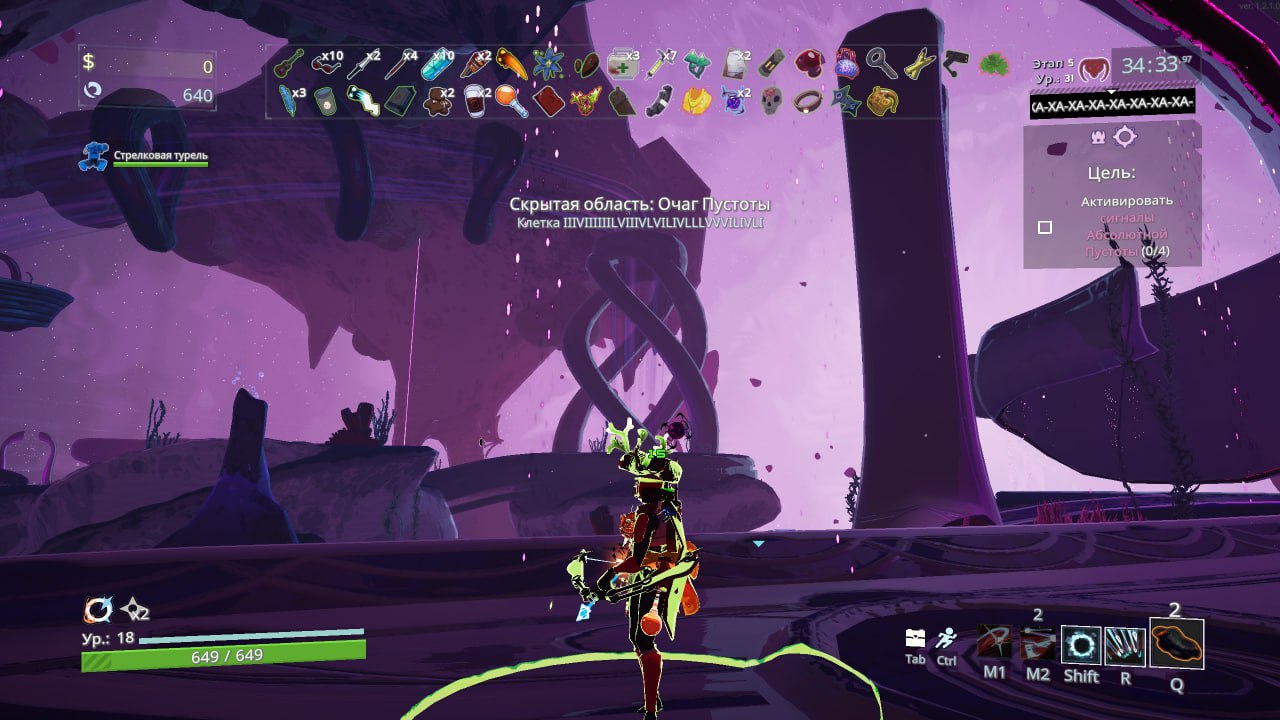Activate the M1 primary bow skill

(x=994, y=645)
